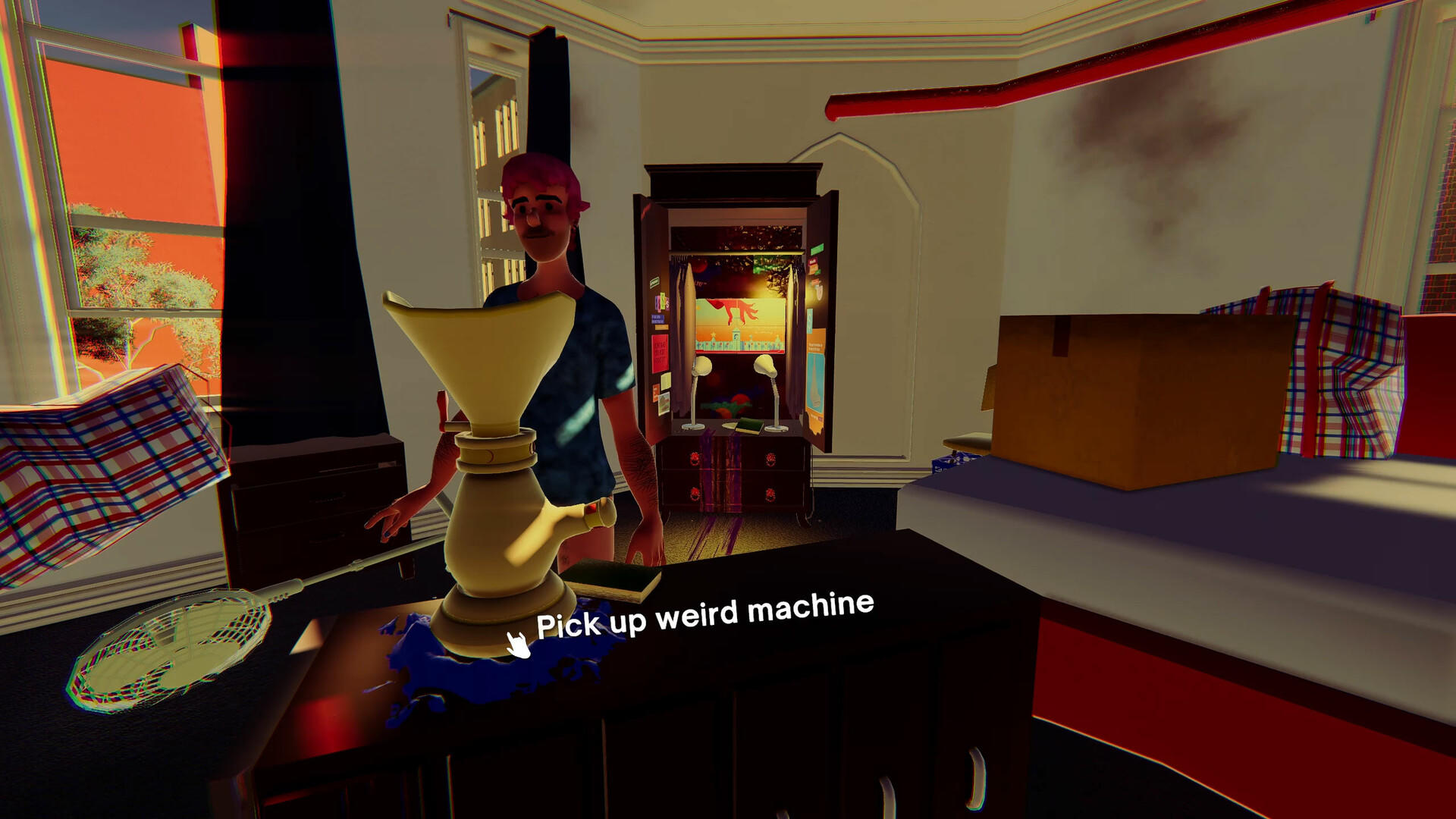Select the green book on the shelf
Image resolution: width=1456 pixels, height=819 pixels.
(x=749, y=425)
